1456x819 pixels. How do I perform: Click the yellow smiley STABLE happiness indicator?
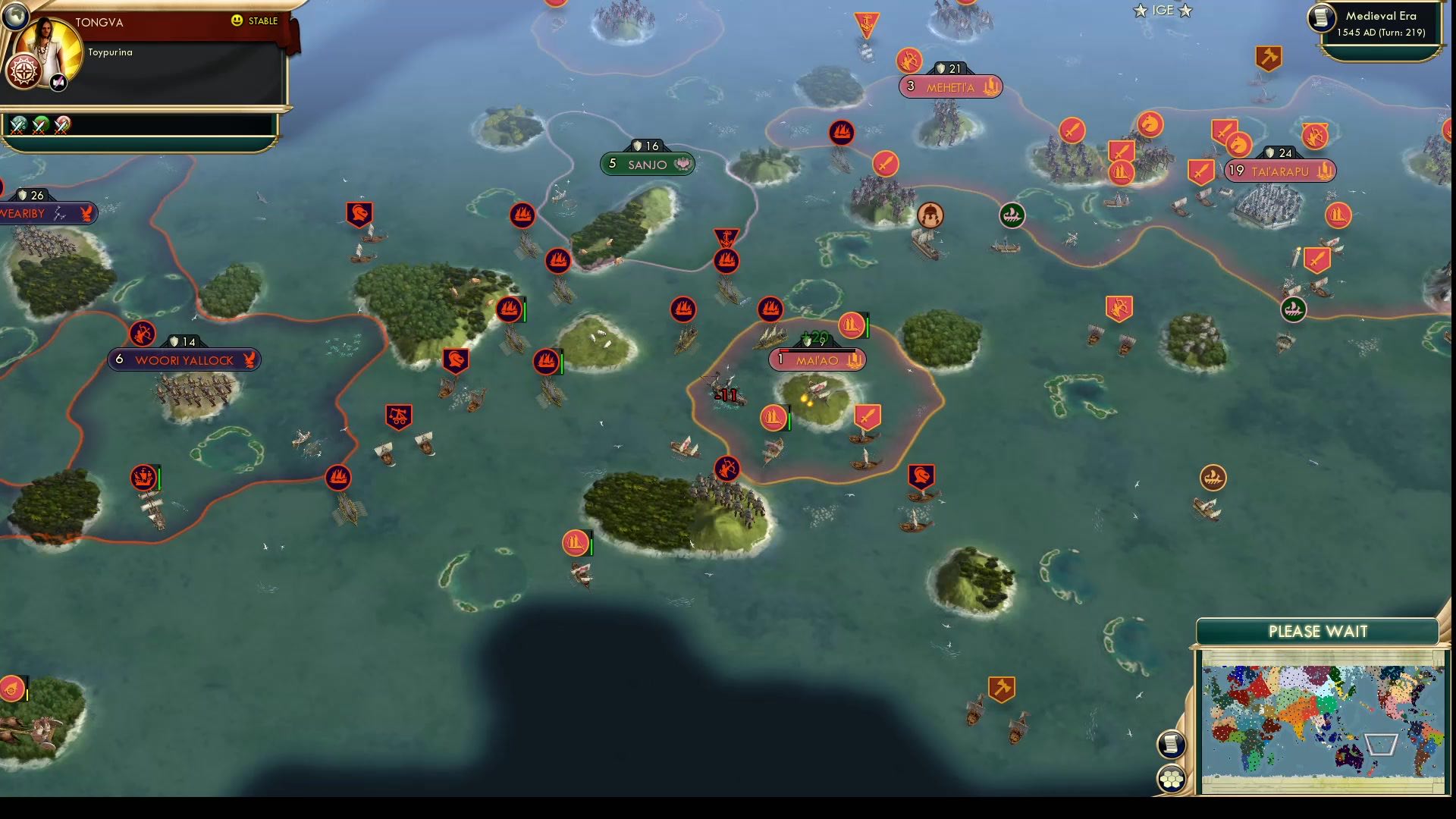click(x=237, y=22)
